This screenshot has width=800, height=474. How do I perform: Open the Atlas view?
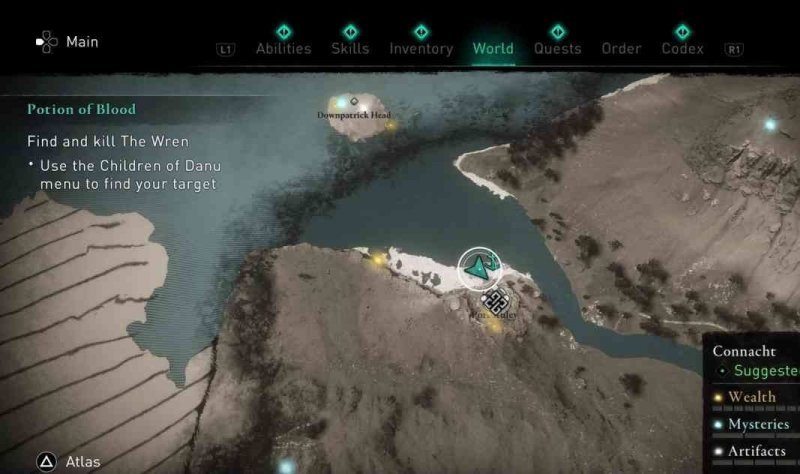click(x=82, y=462)
